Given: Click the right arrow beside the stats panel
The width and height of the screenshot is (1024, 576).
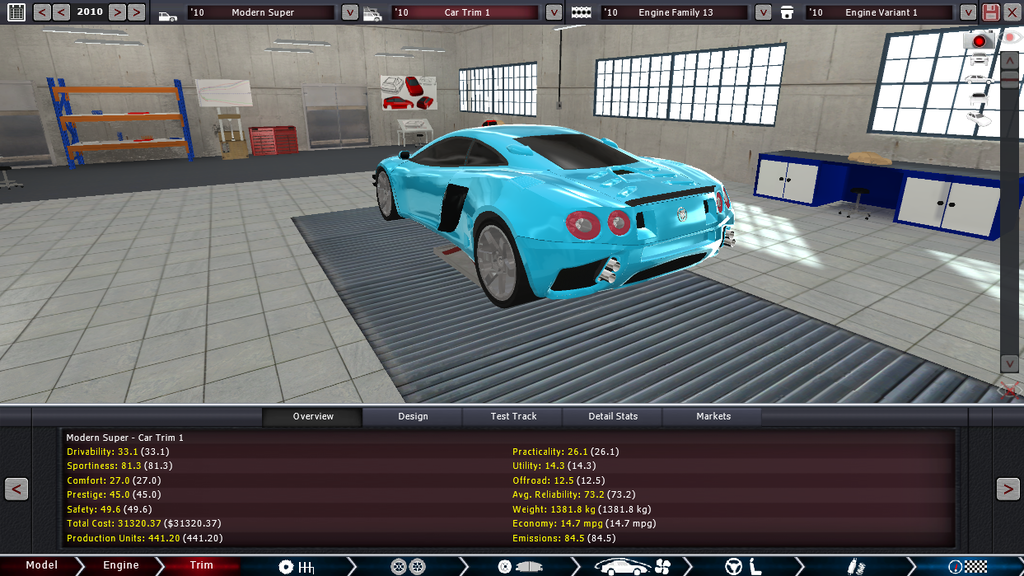Looking at the screenshot, I should tap(1007, 489).
